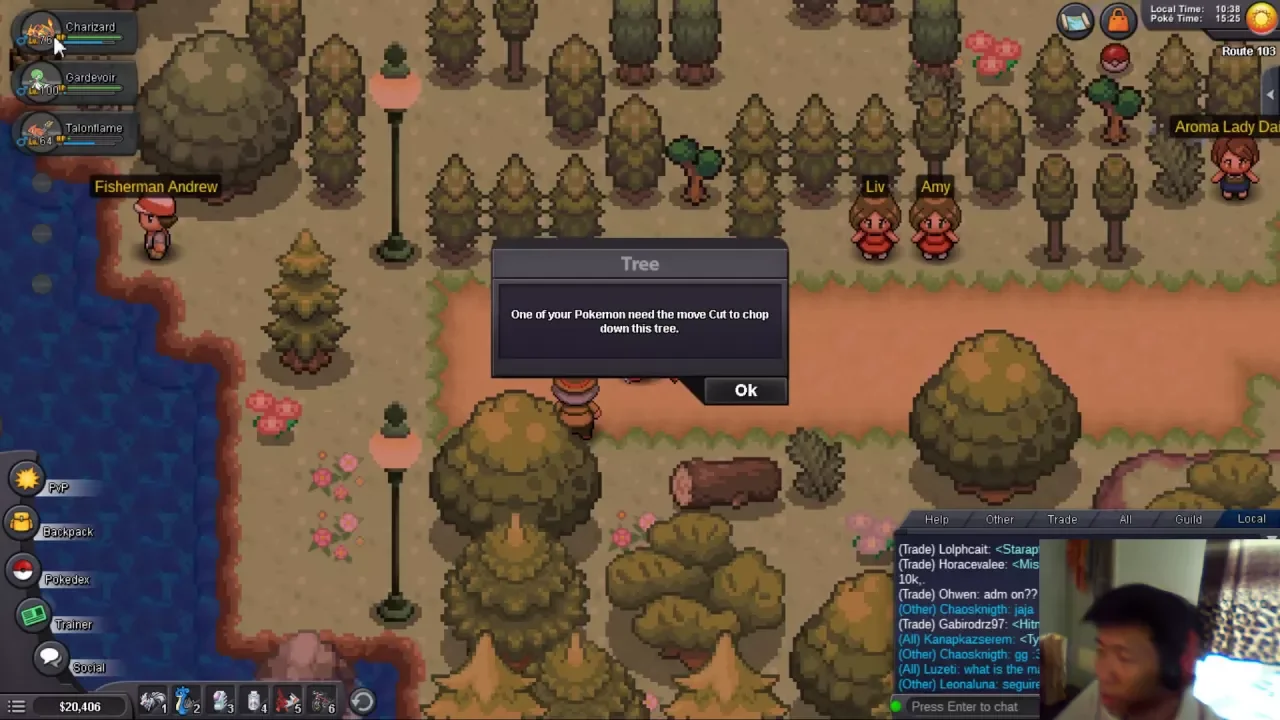Click the circular refresh arrow beside hotbar
Viewport: 1280px width, 720px height.
tap(362, 702)
